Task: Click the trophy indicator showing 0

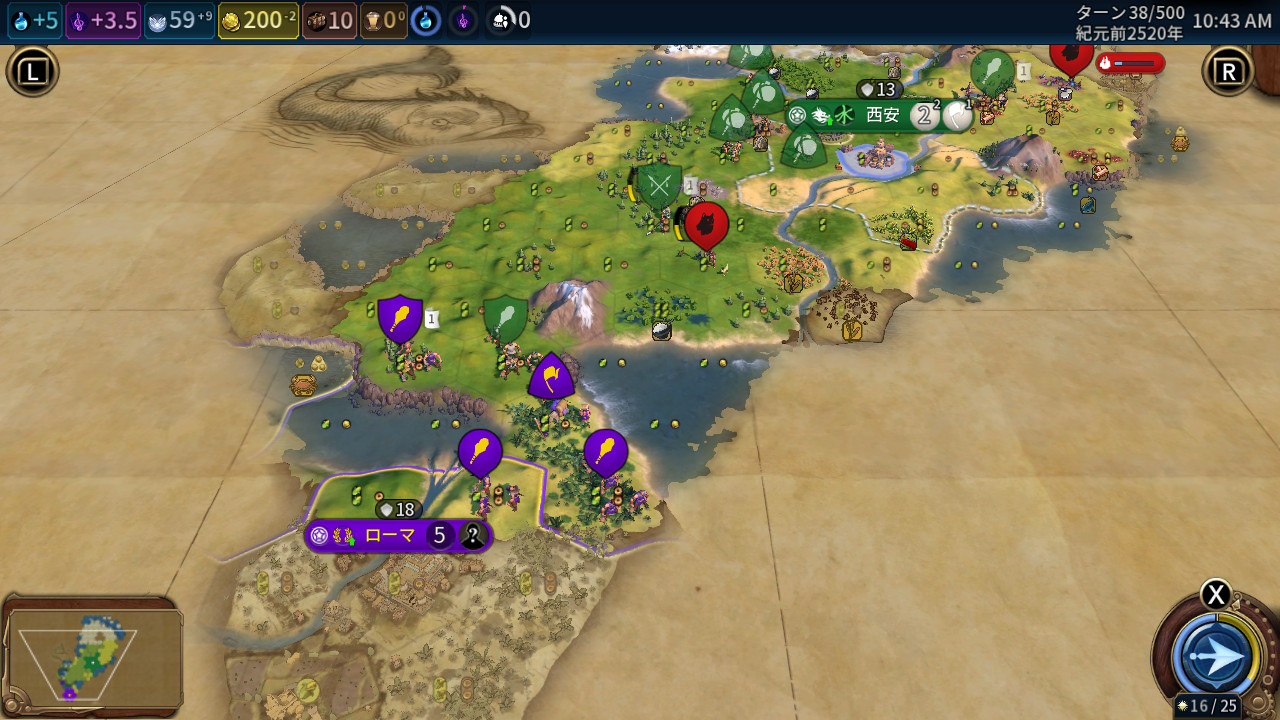Action: pyautogui.click(x=384, y=20)
